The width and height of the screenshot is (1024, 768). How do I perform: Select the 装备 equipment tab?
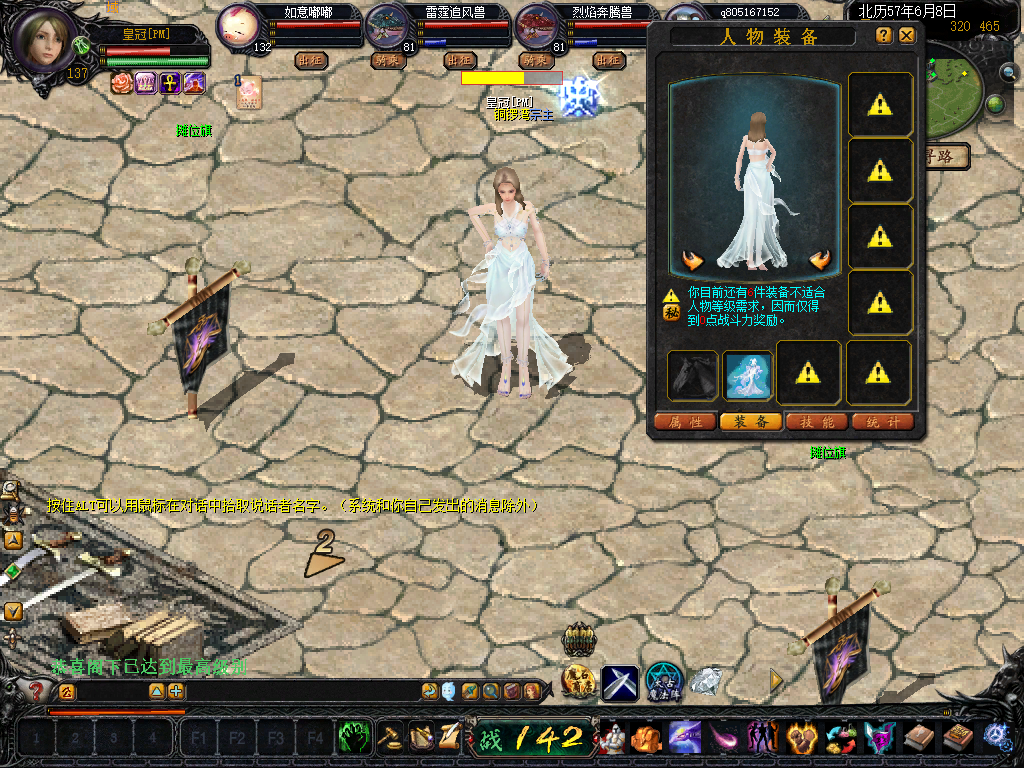(x=751, y=422)
